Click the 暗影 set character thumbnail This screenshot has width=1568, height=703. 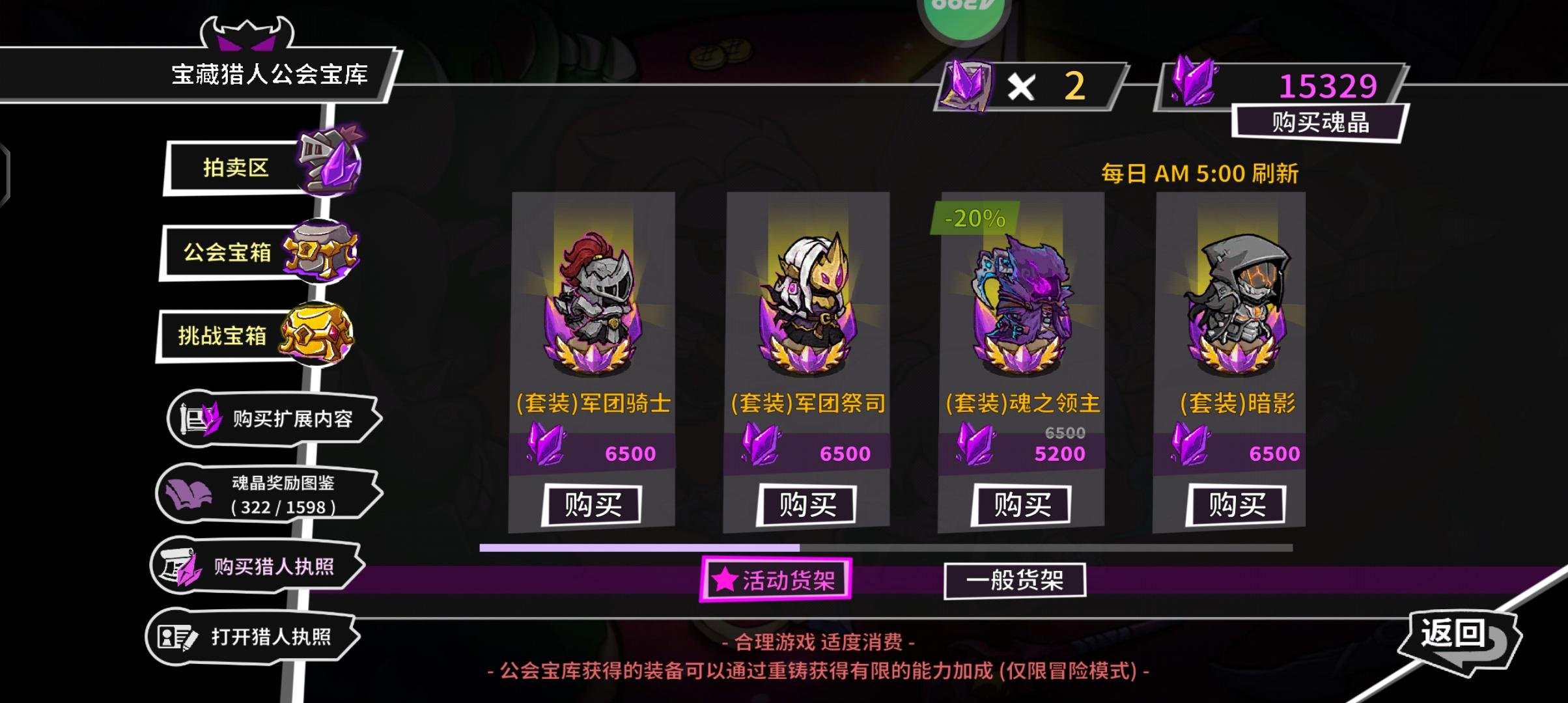point(1239,299)
